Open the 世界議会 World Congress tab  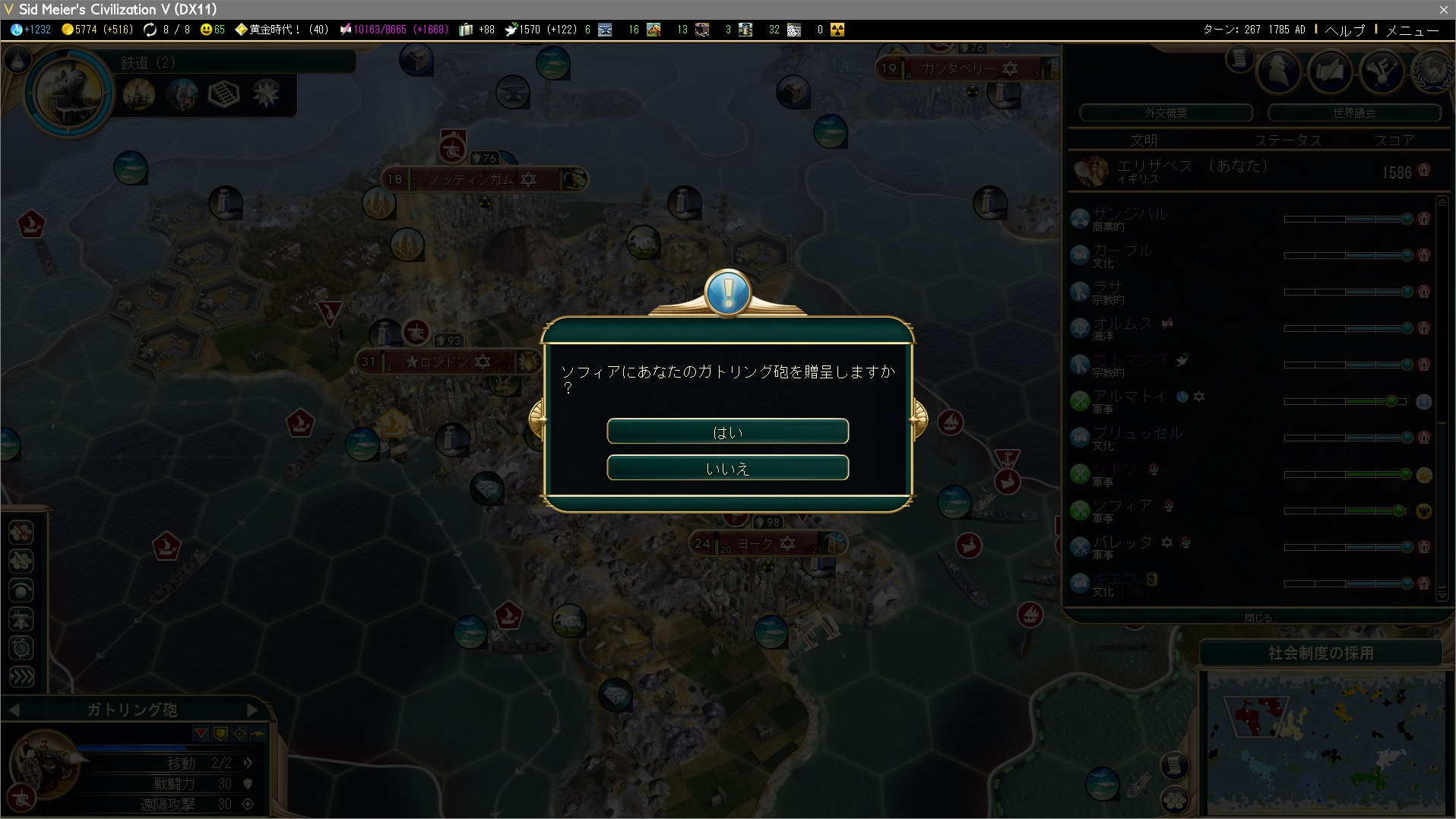(x=1354, y=112)
